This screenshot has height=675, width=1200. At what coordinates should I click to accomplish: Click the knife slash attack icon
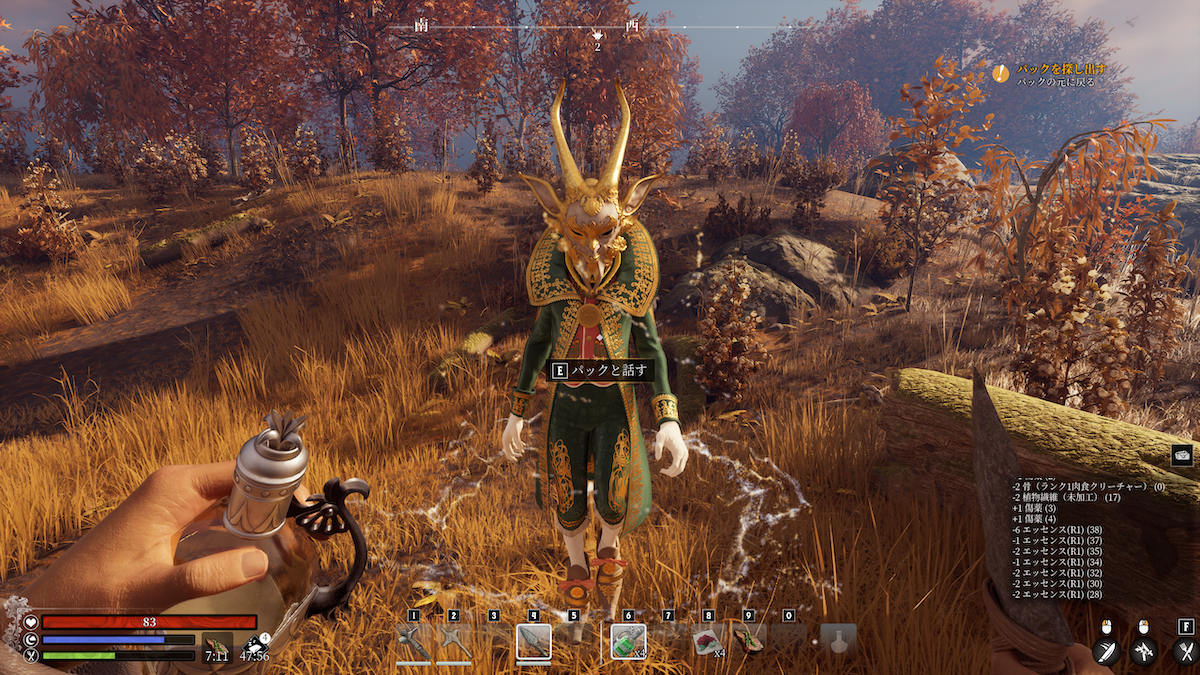pyautogui.click(x=1105, y=651)
